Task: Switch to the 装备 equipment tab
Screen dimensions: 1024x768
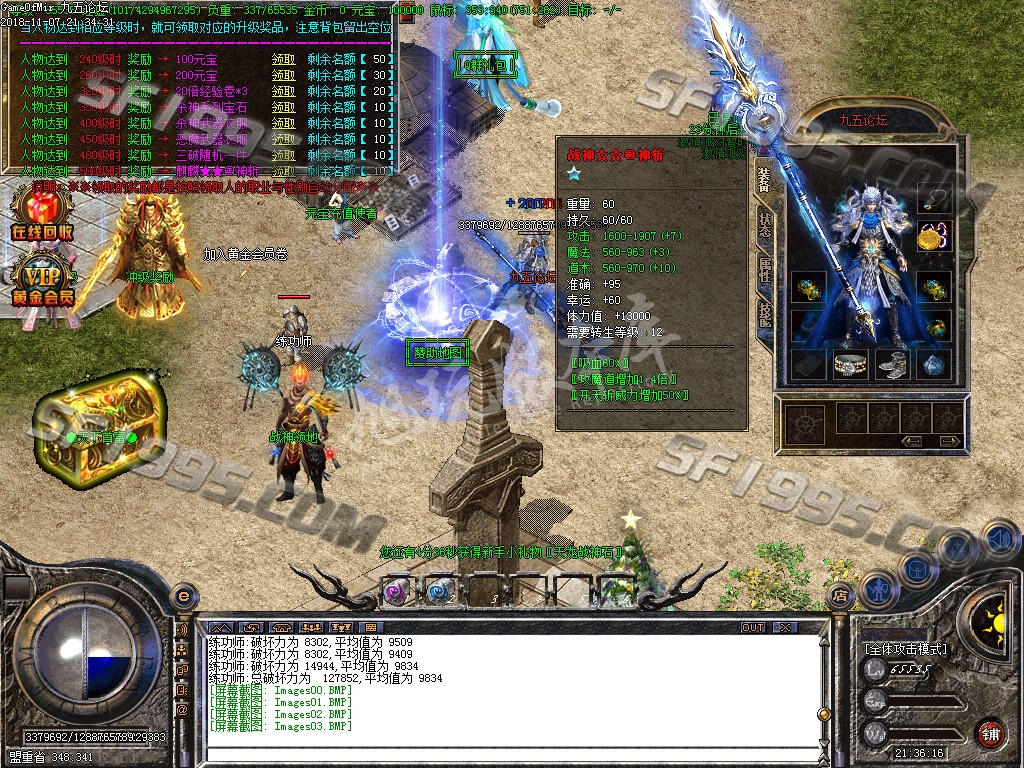Action: tap(764, 180)
